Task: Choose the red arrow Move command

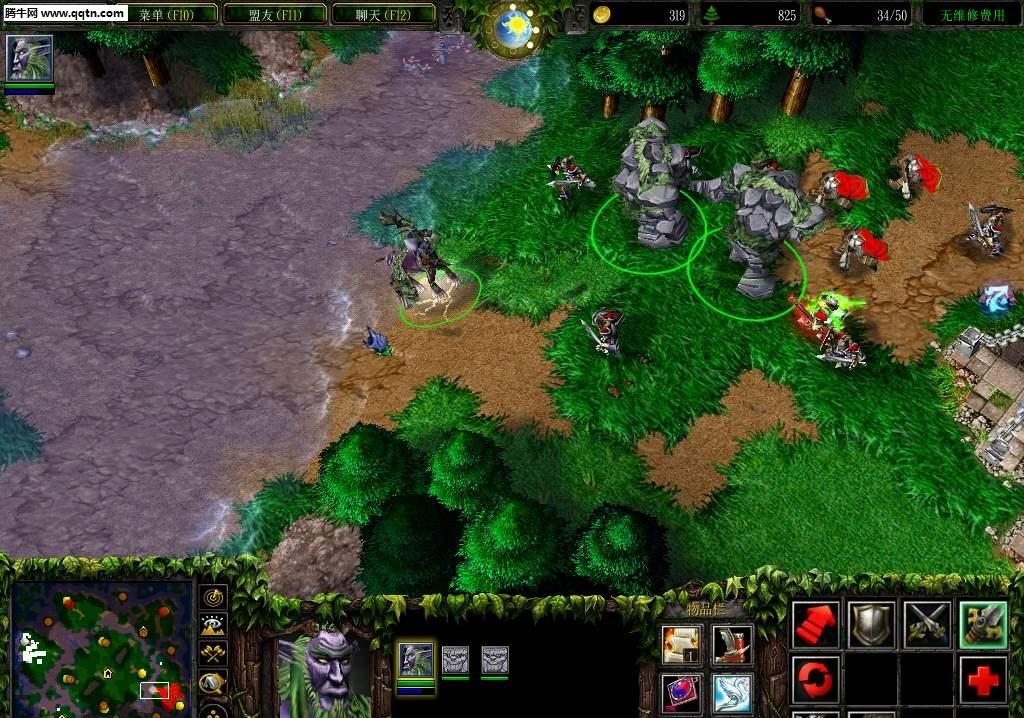Action: pyautogui.click(x=816, y=625)
